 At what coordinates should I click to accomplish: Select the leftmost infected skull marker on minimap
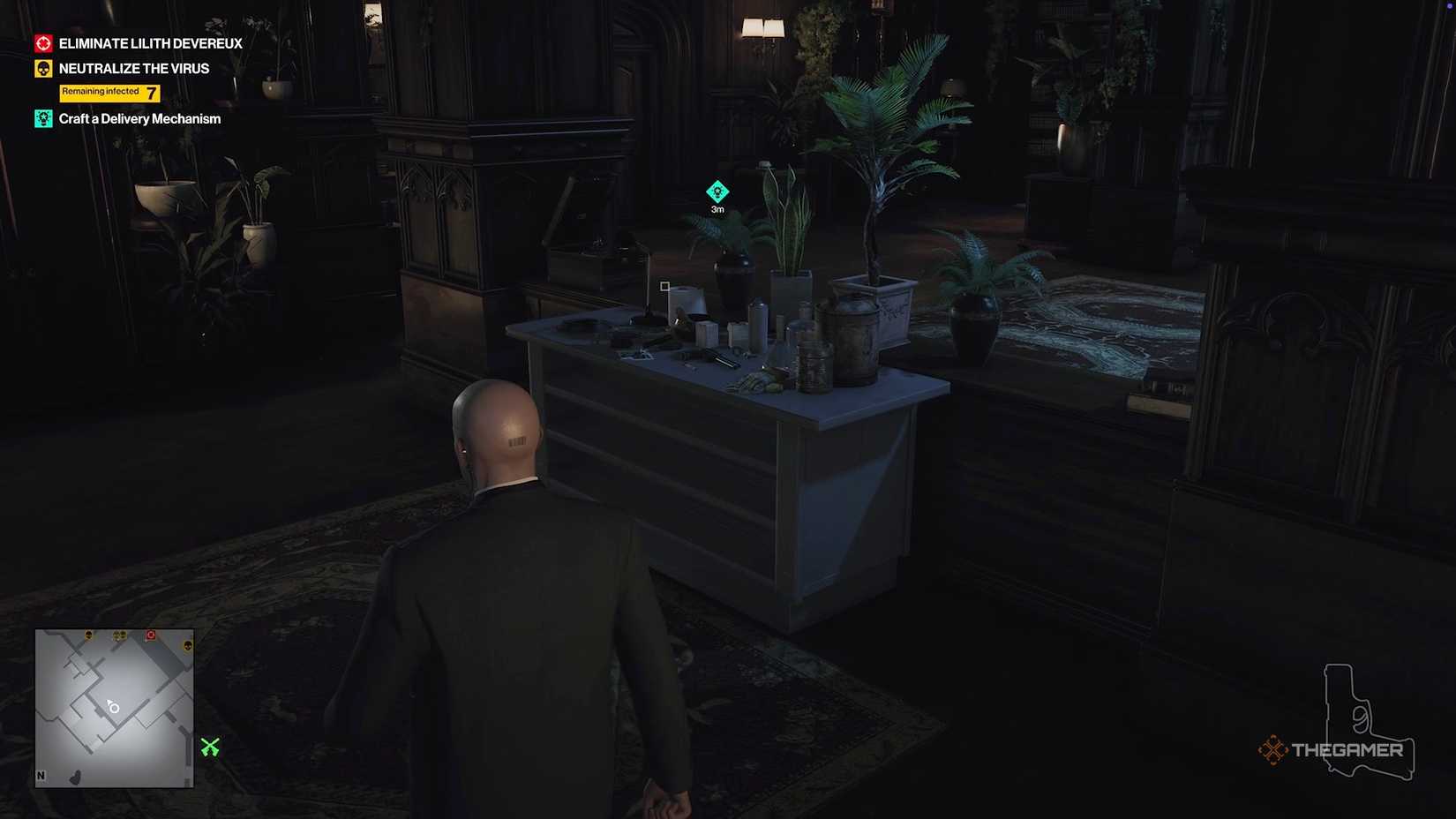point(88,635)
